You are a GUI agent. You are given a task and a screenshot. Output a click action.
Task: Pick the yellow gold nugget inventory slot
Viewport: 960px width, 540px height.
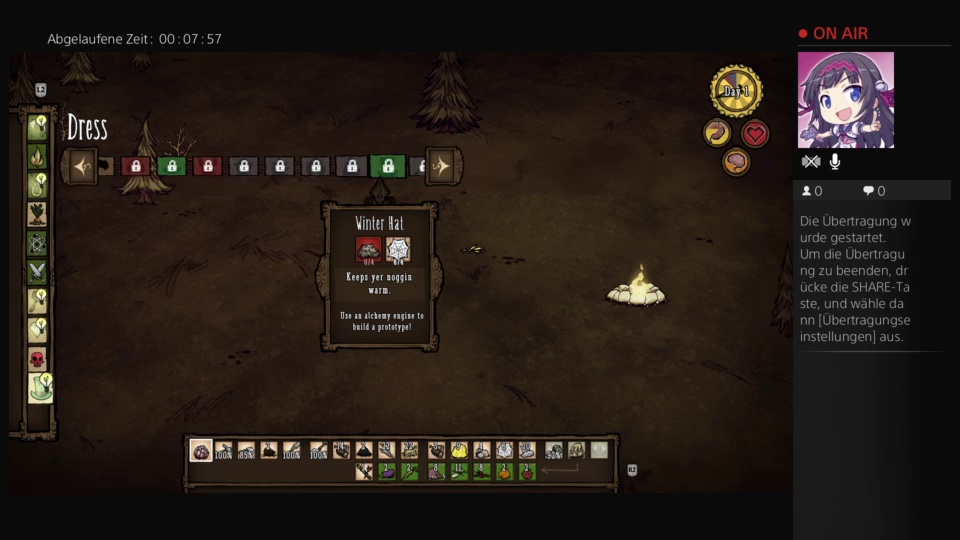point(459,451)
